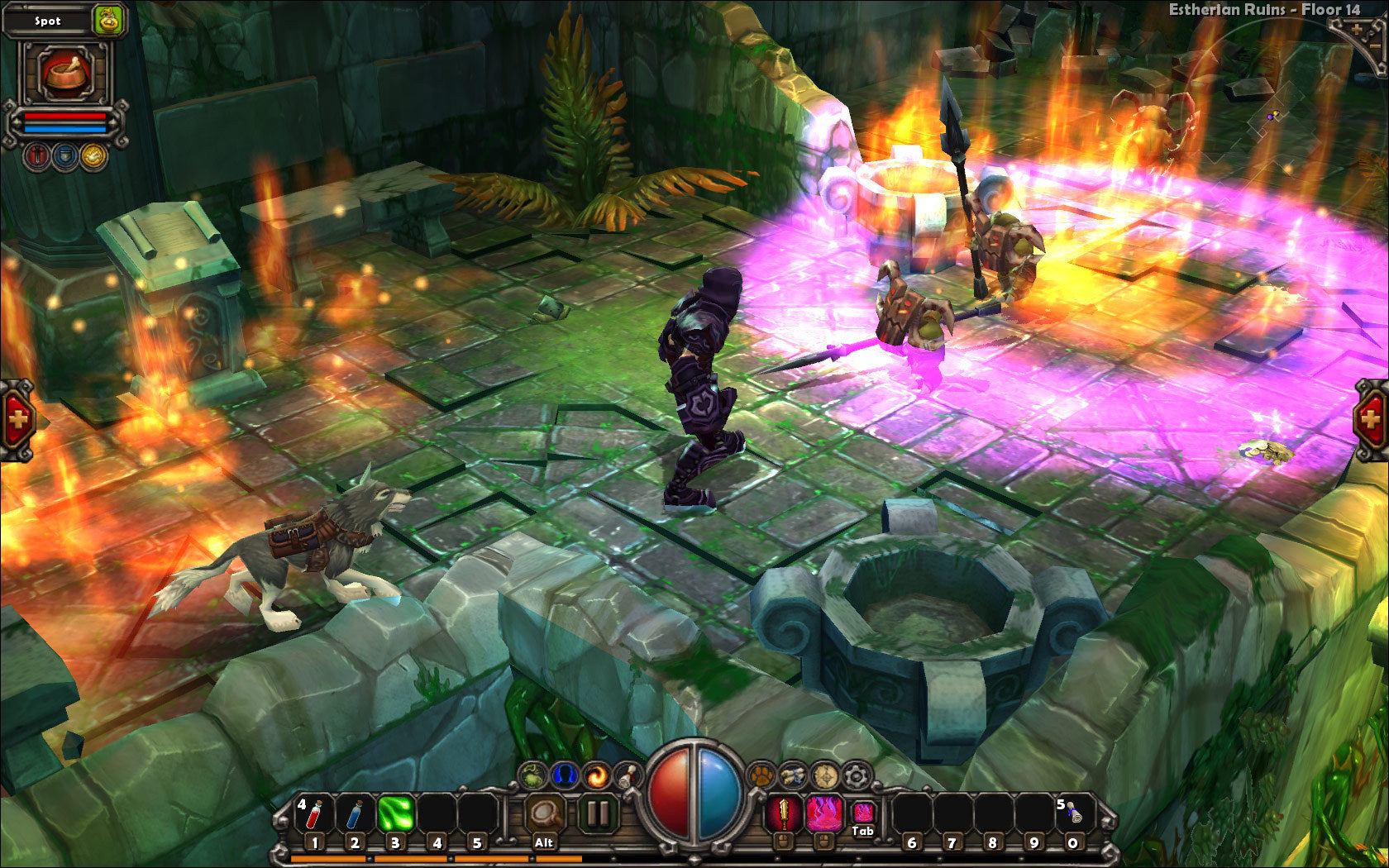Screen dimensions: 1389x868
Task: Zoom out the minimap with minus button
Action: (1375, 46)
